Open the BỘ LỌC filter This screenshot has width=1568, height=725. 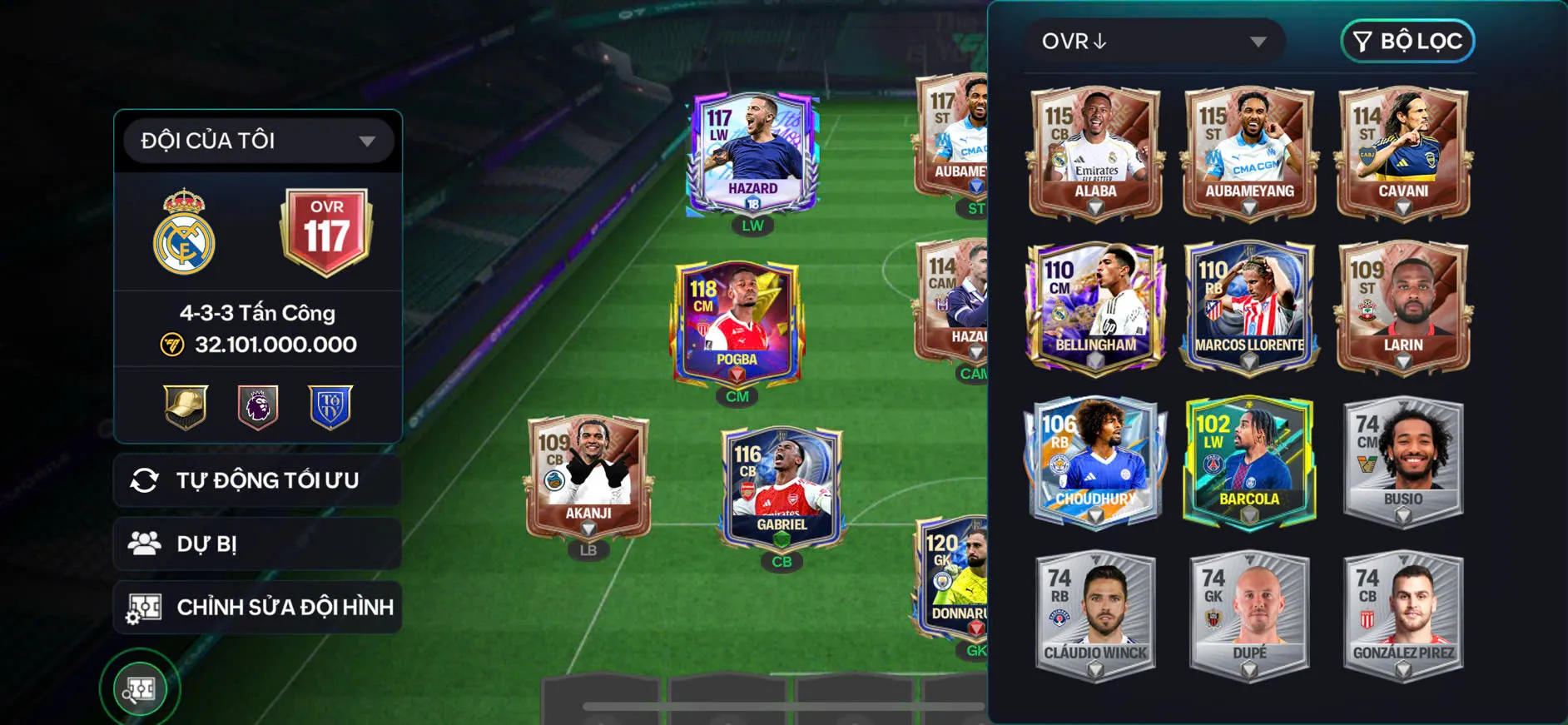pos(1407,42)
